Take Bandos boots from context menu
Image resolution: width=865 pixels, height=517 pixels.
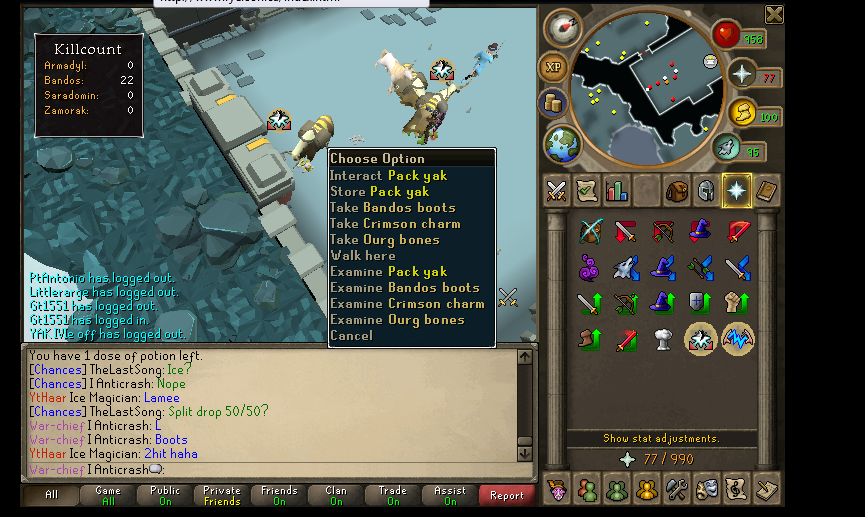tap(392, 208)
